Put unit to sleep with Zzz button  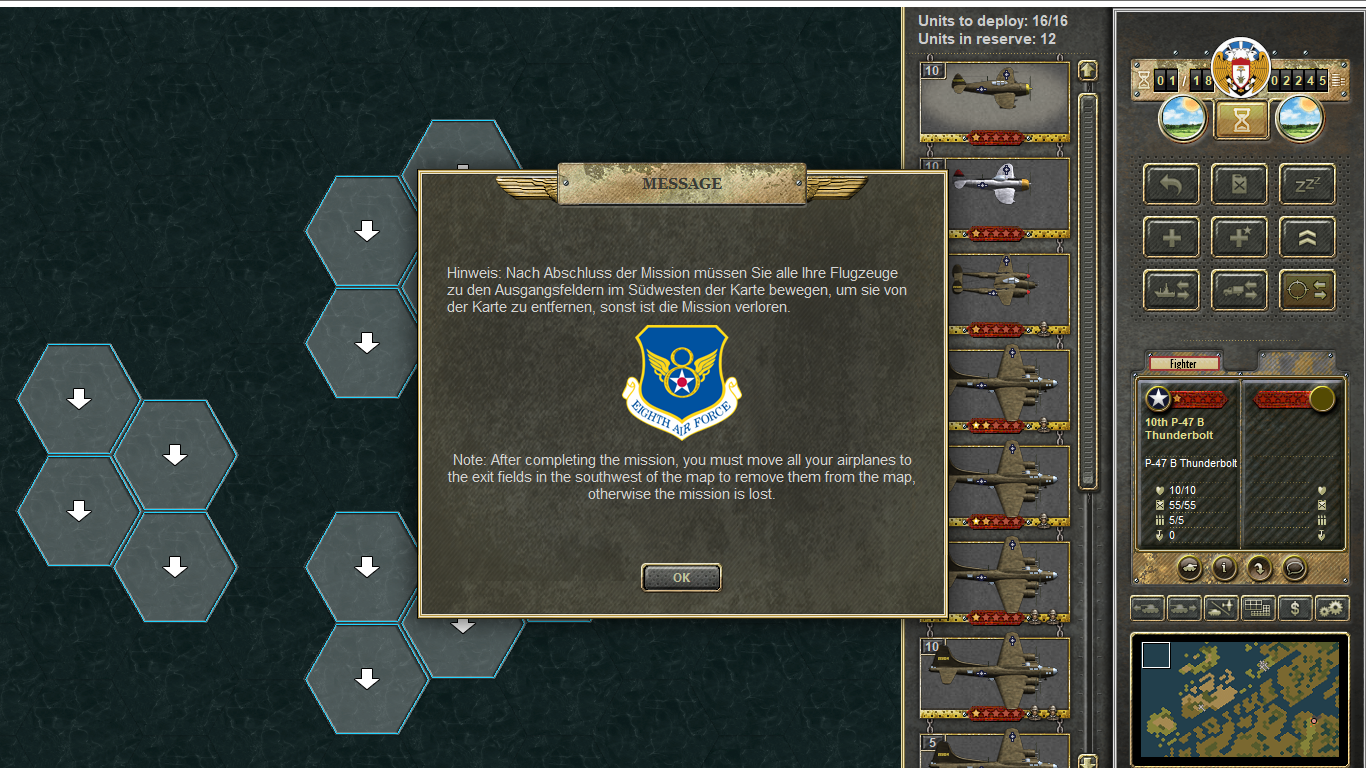point(1307,185)
